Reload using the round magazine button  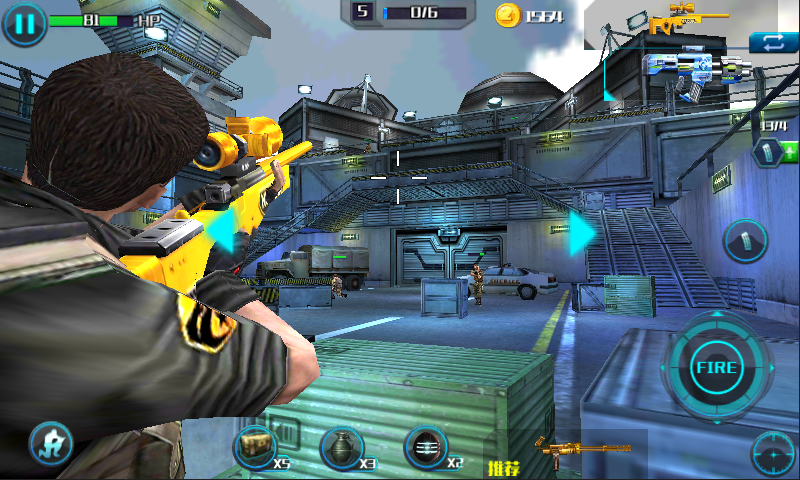pos(745,241)
